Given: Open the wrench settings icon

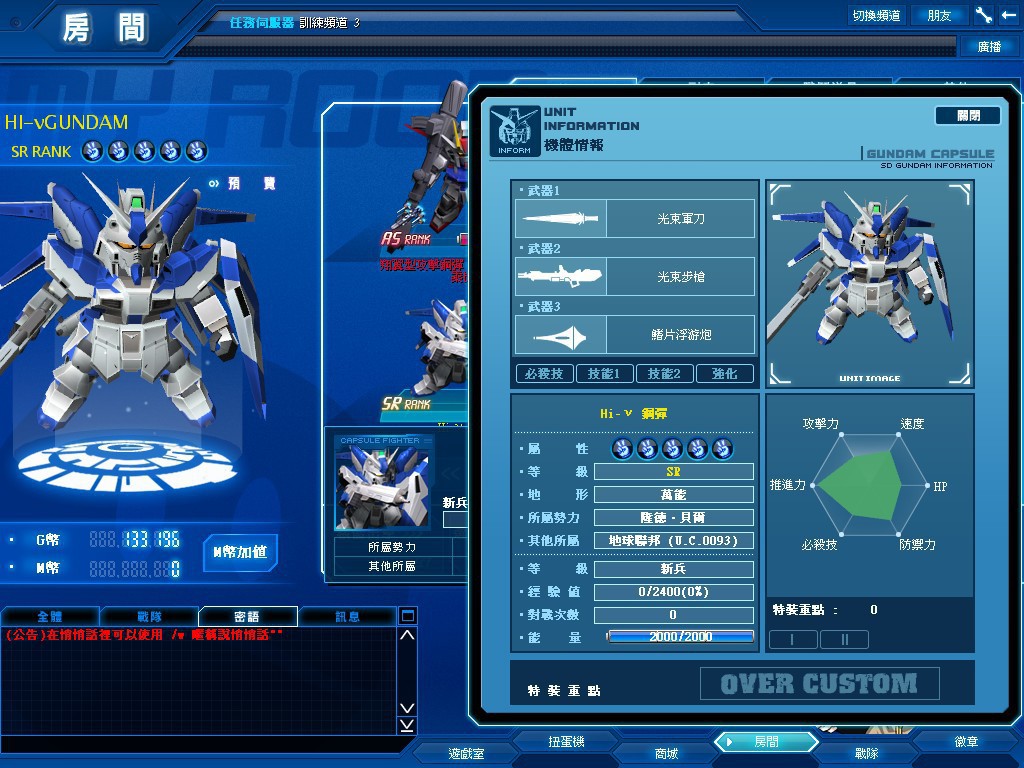Looking at the screenshot, I should 983,15.
